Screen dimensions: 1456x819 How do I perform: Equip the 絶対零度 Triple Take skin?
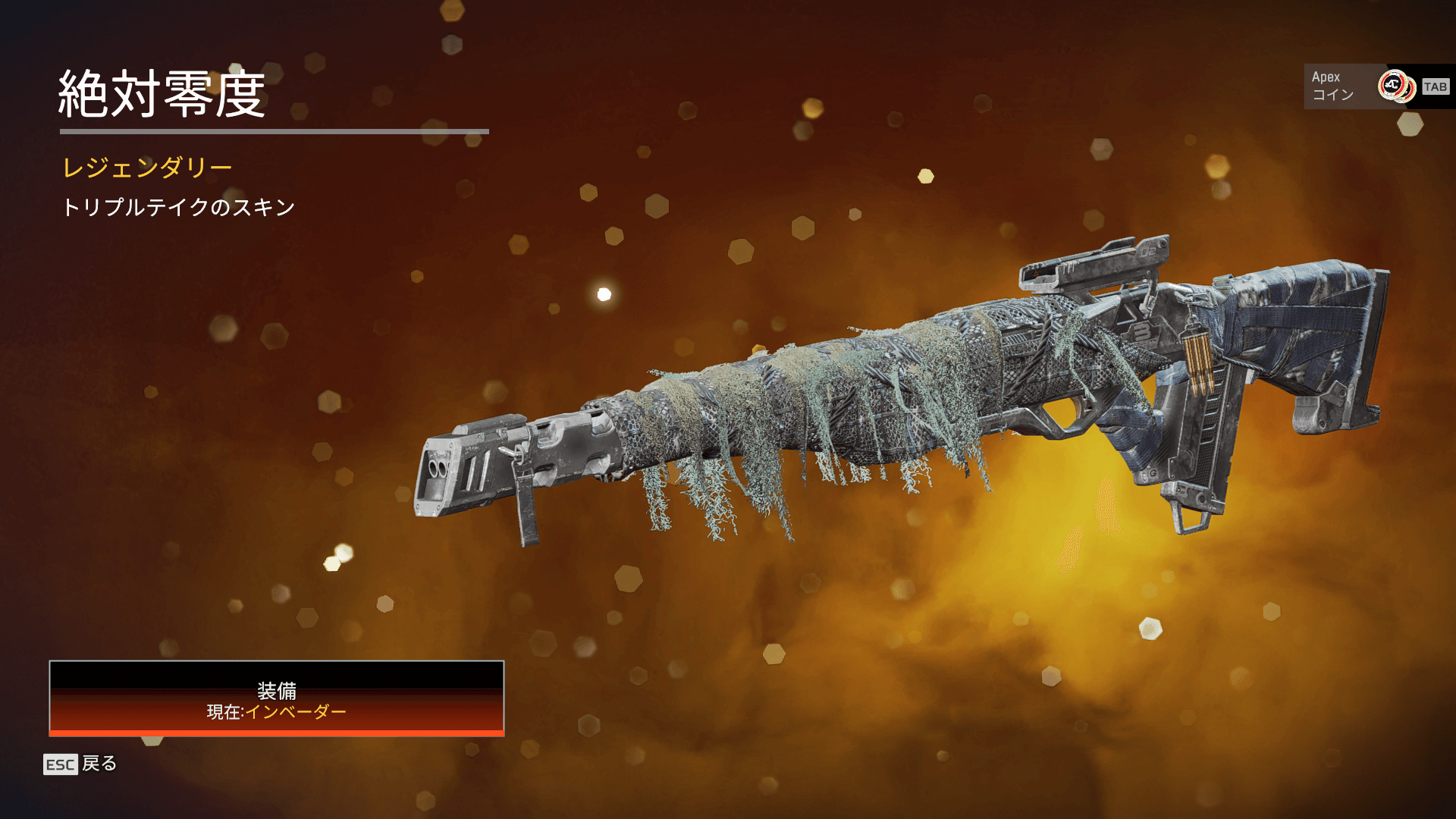[277, 698]
